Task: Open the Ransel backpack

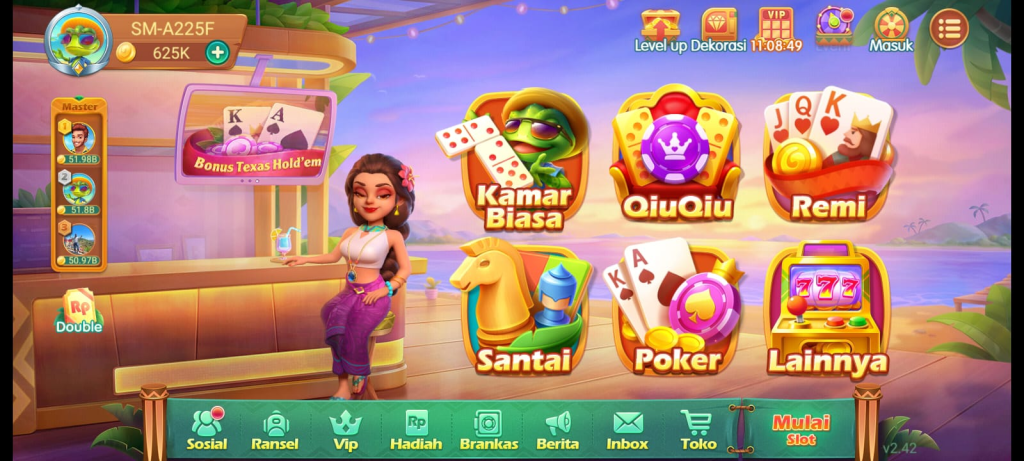Action: [275, 429]
